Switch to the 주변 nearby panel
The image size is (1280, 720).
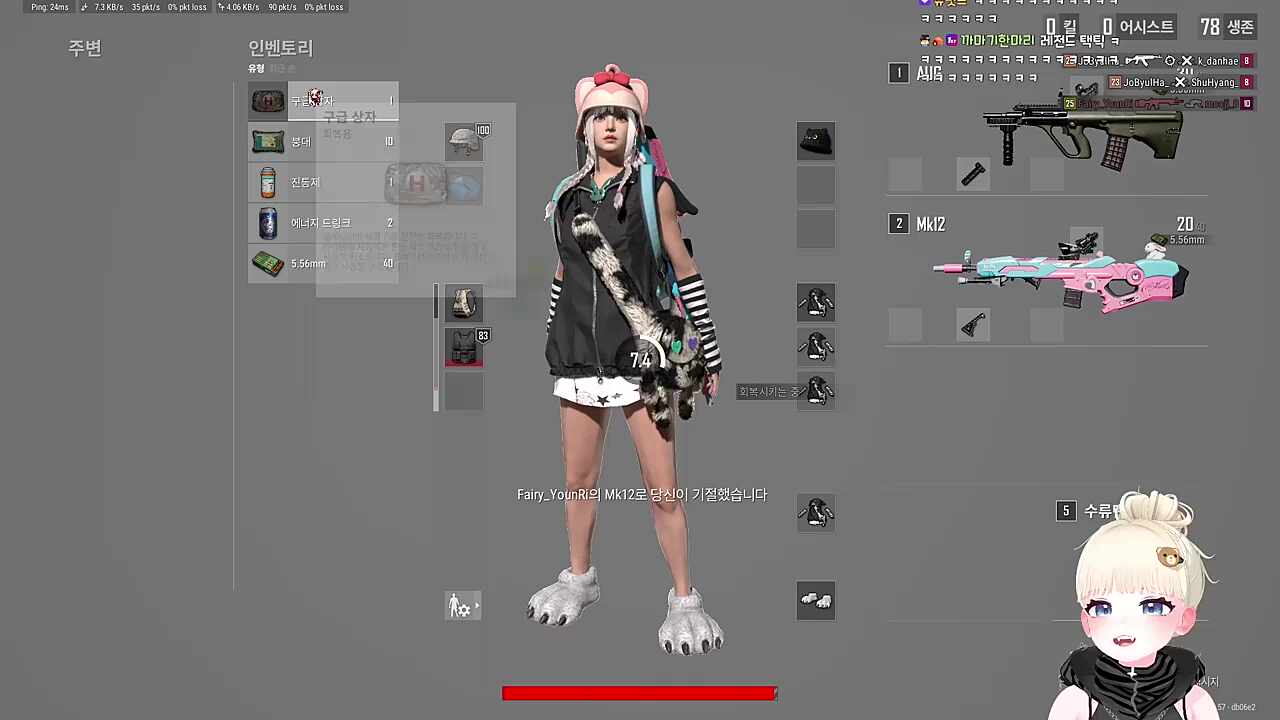[x=84, y=47]
